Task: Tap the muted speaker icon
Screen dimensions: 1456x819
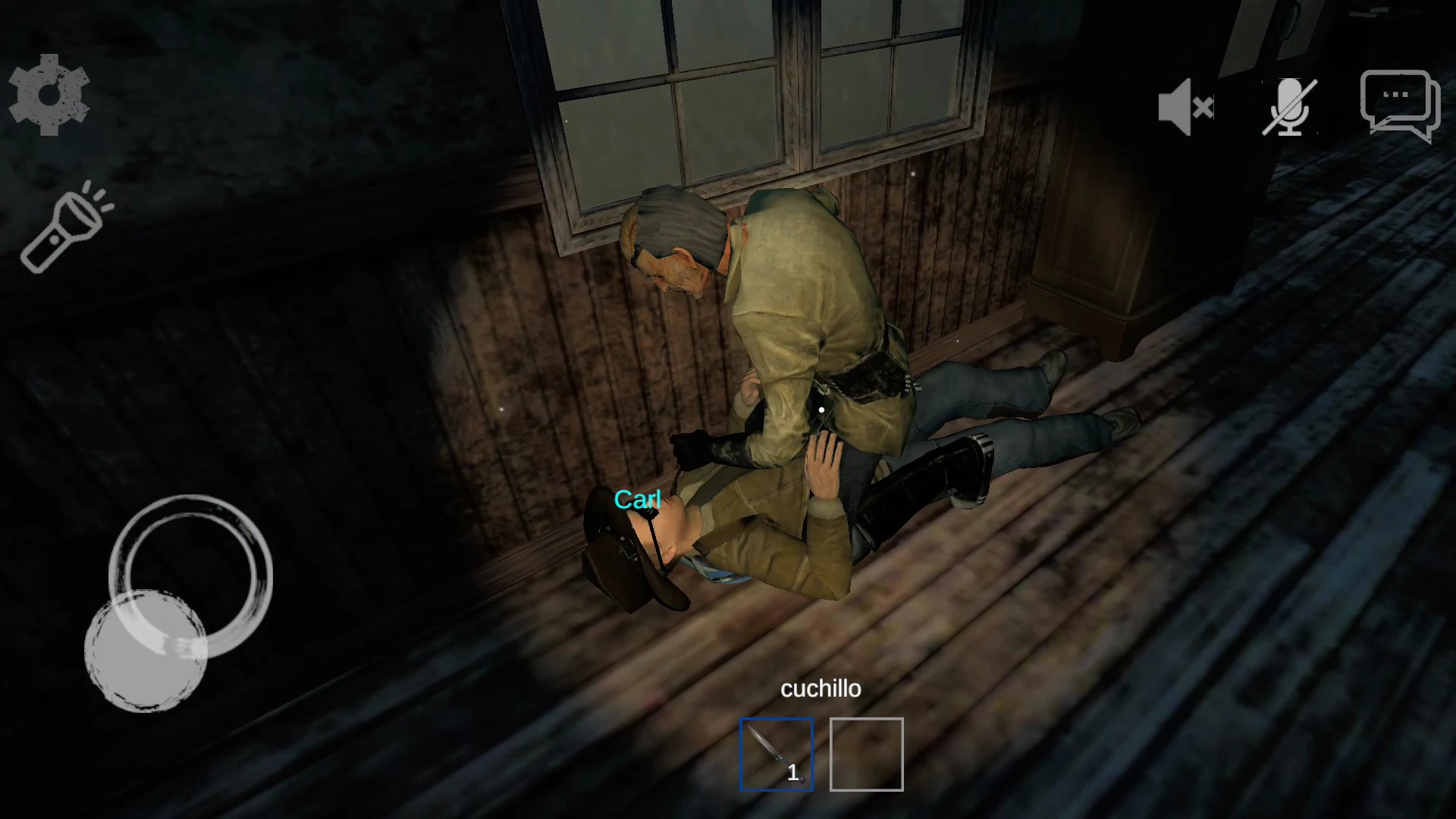Action: click(x=1185, y=106)
